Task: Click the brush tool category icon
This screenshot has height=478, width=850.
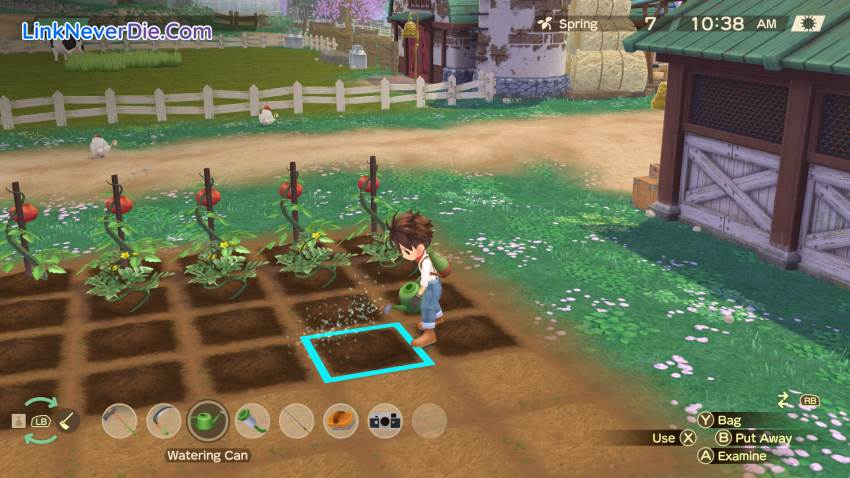Action: point(68,423)
